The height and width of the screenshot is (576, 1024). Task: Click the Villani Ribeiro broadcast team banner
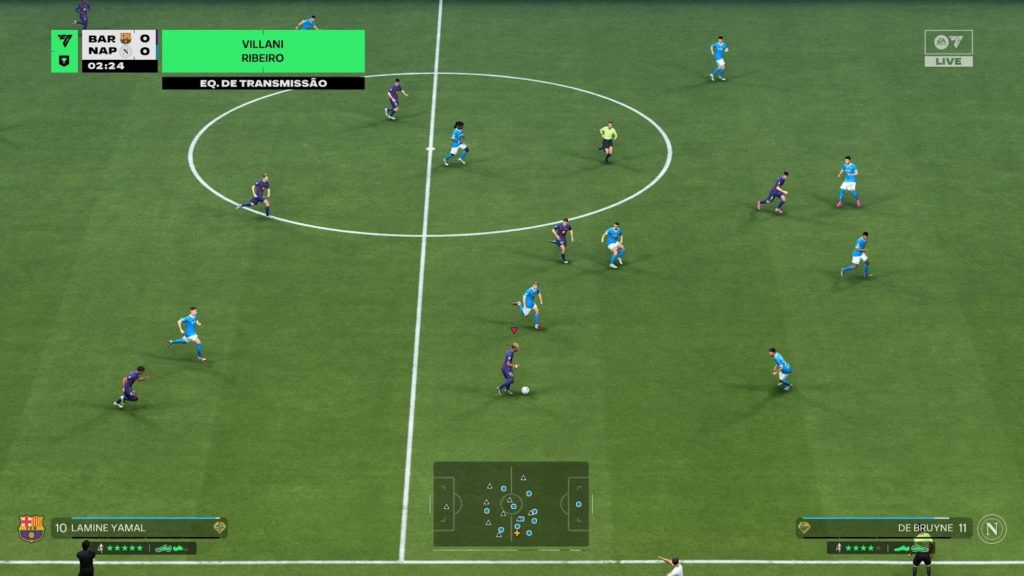click(263, 51)
